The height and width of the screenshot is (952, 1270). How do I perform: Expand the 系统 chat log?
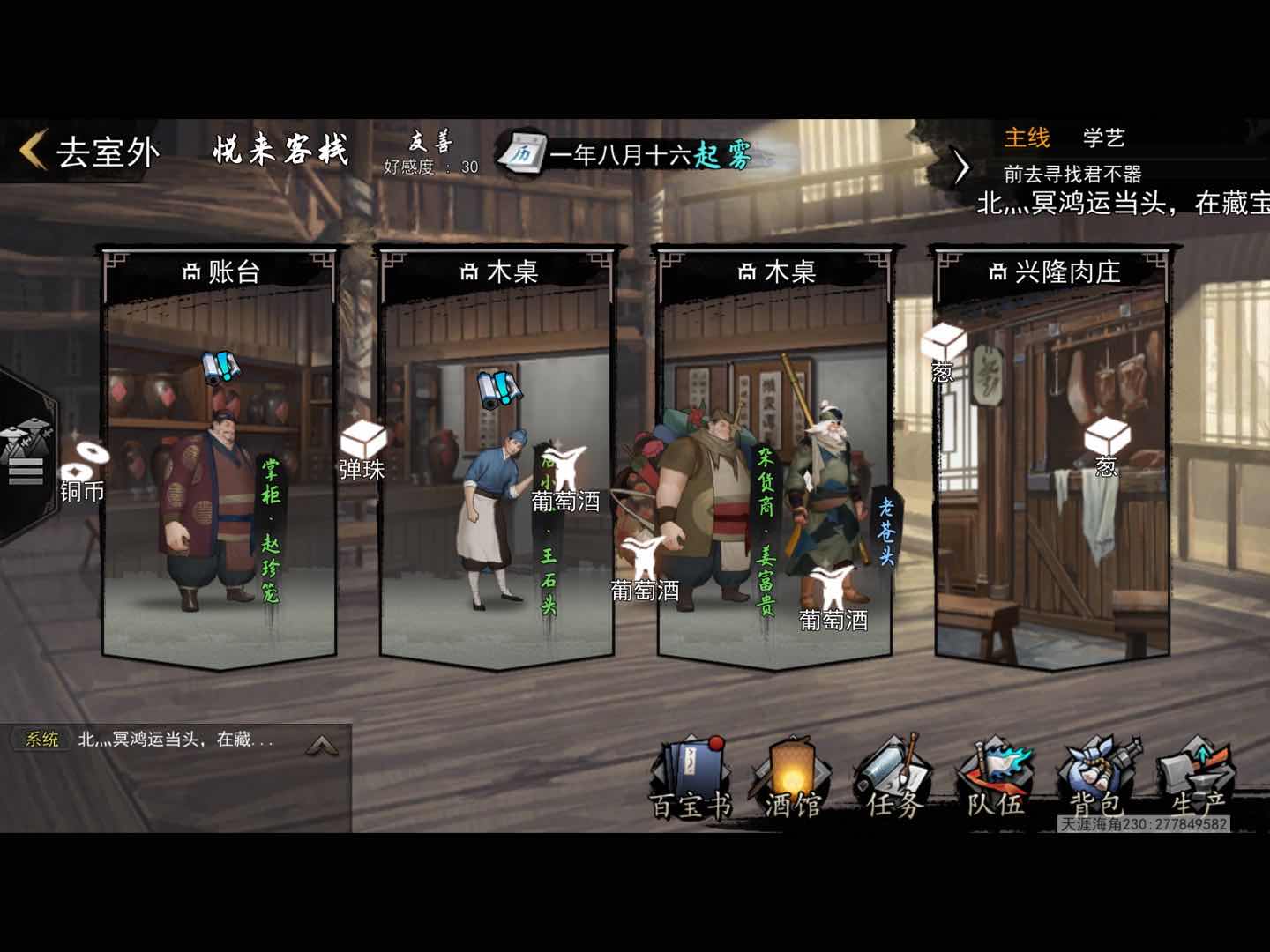click(322, 746)
